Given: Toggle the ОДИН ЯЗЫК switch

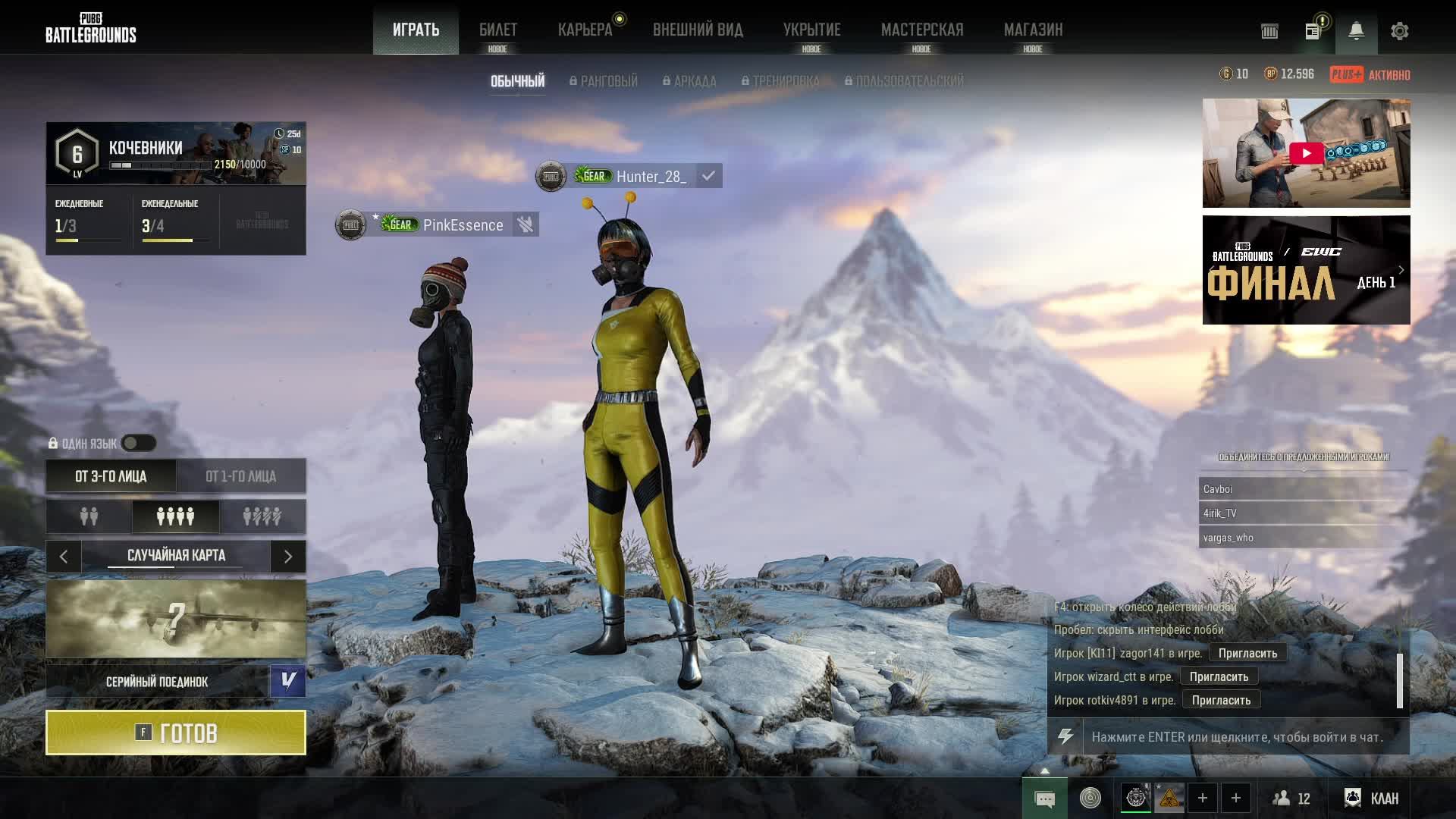Looking at the screenshot, I should (x=139, y=443).
